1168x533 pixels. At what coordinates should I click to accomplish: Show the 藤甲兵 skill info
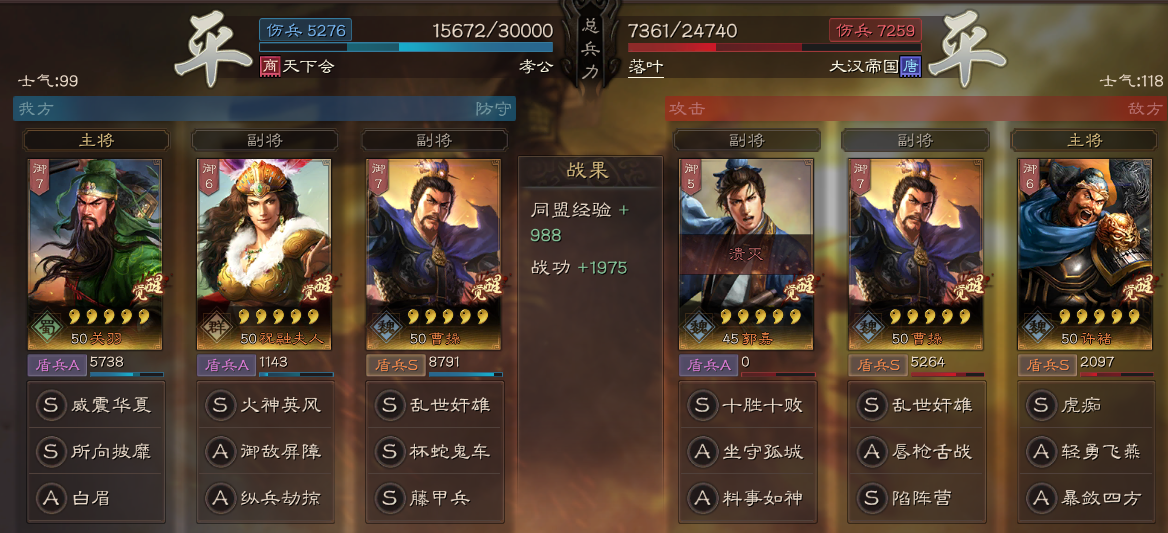point(434,497)
